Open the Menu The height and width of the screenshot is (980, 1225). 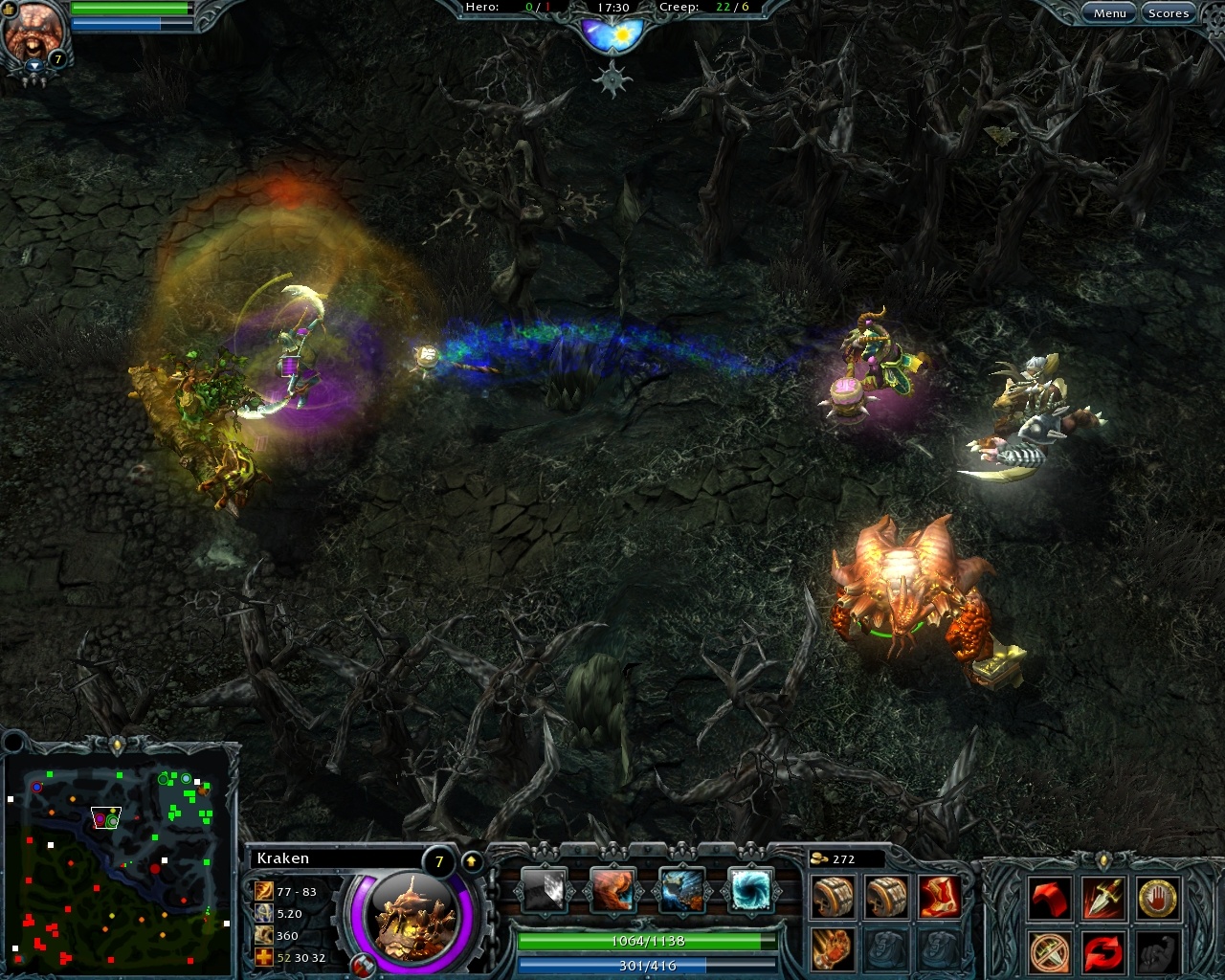click(1109, 12)
